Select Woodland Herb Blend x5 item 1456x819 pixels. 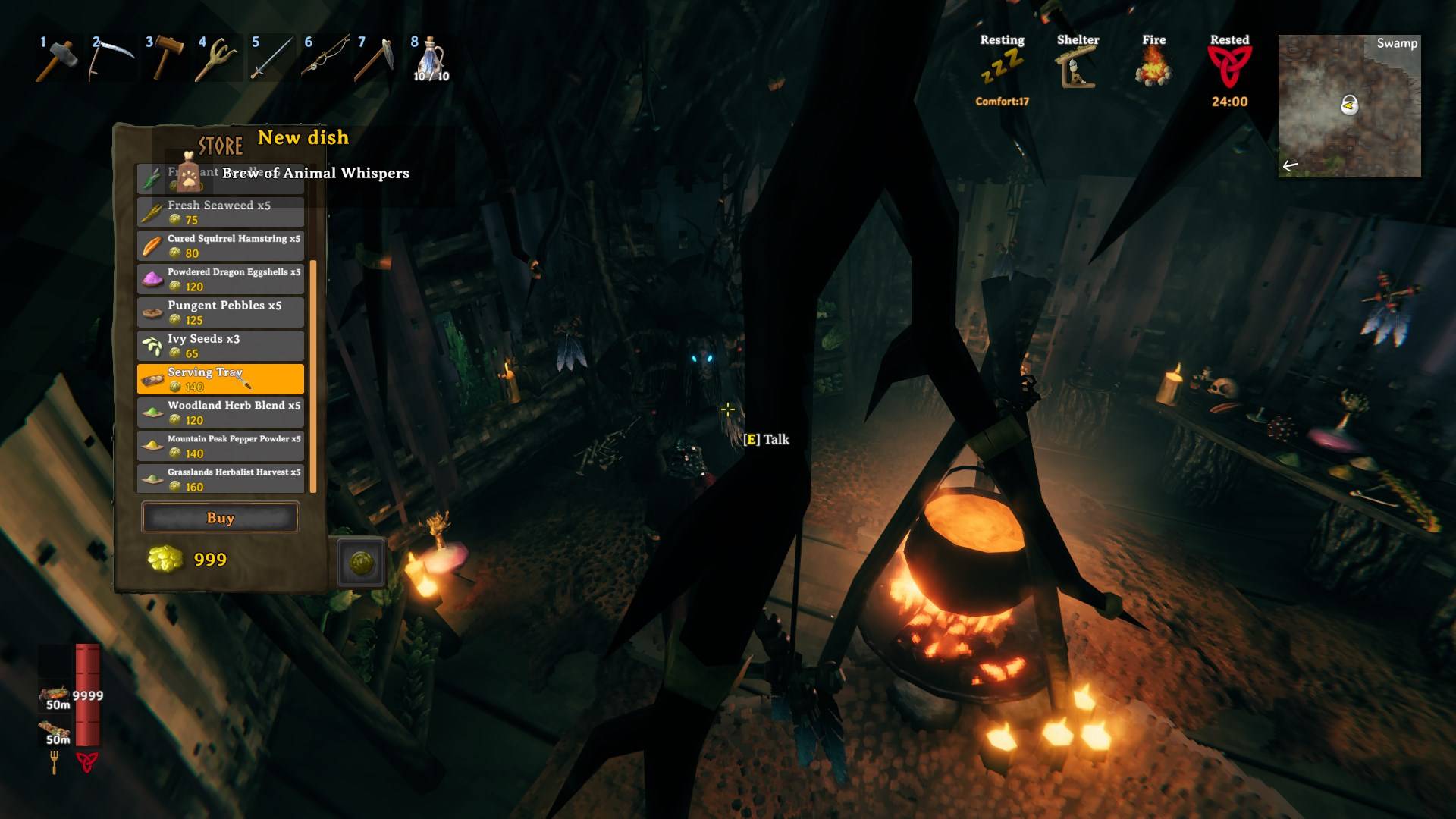click(220, 412)
